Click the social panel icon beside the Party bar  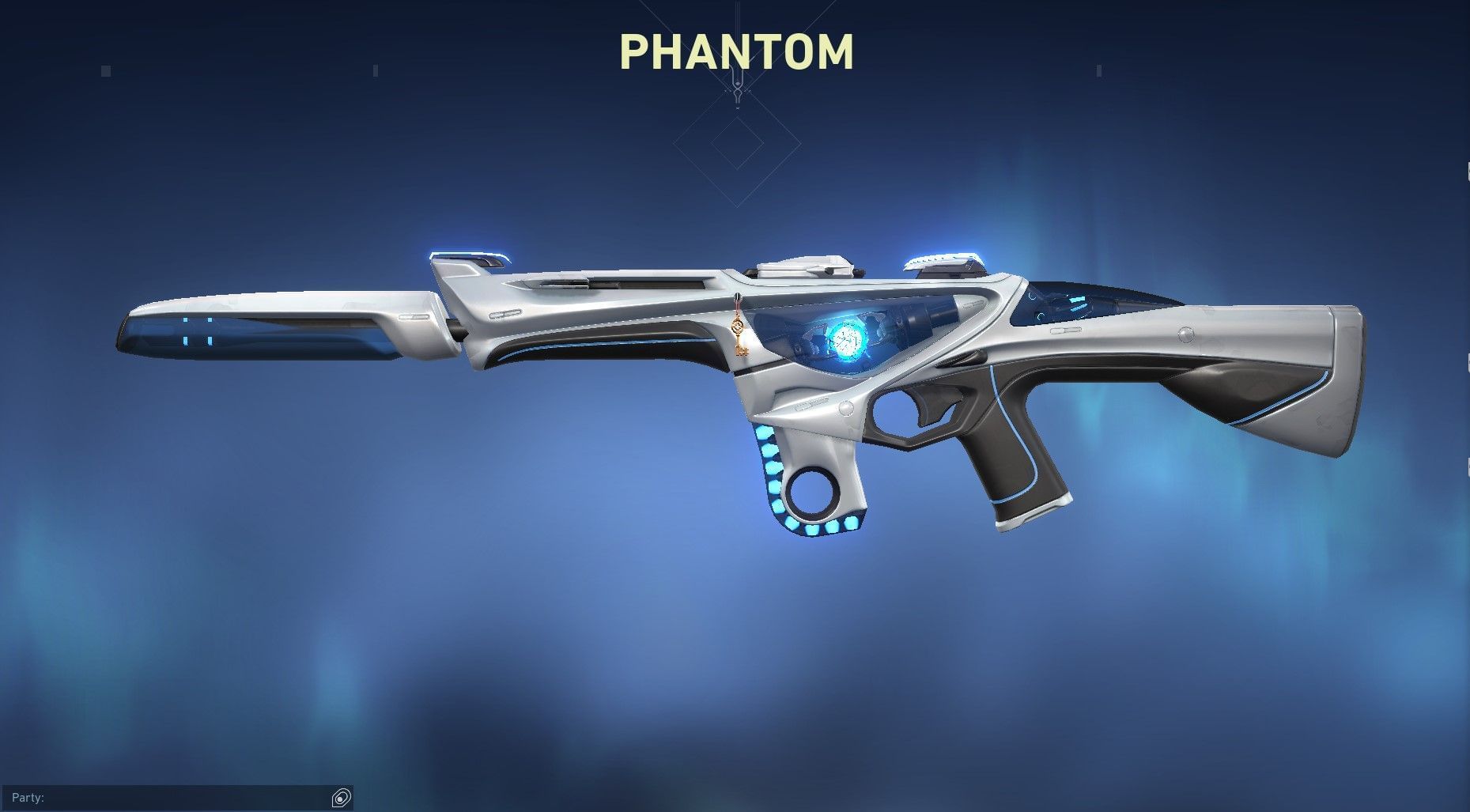coord(340,798)
